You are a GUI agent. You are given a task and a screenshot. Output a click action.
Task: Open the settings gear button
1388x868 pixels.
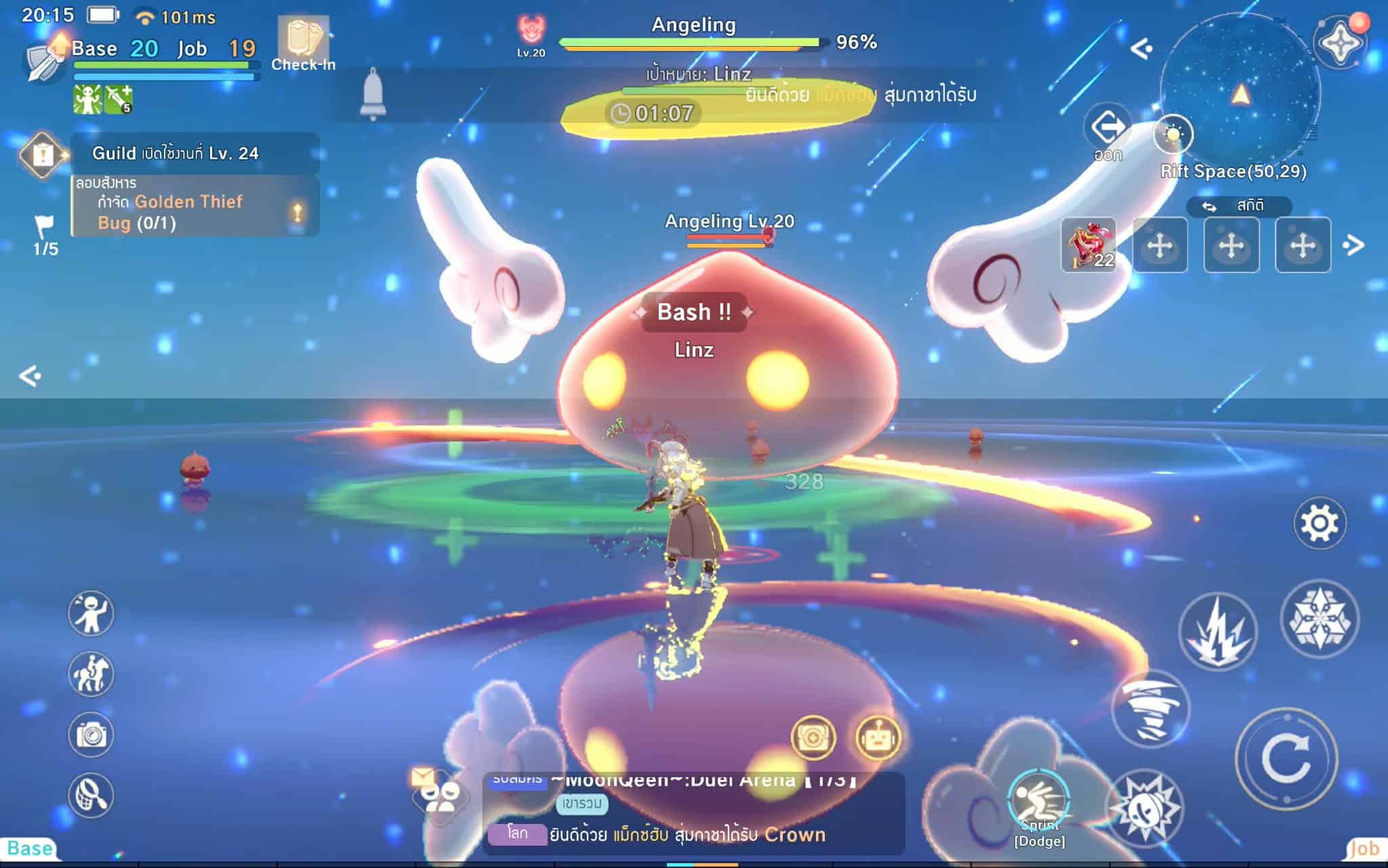1319,523
